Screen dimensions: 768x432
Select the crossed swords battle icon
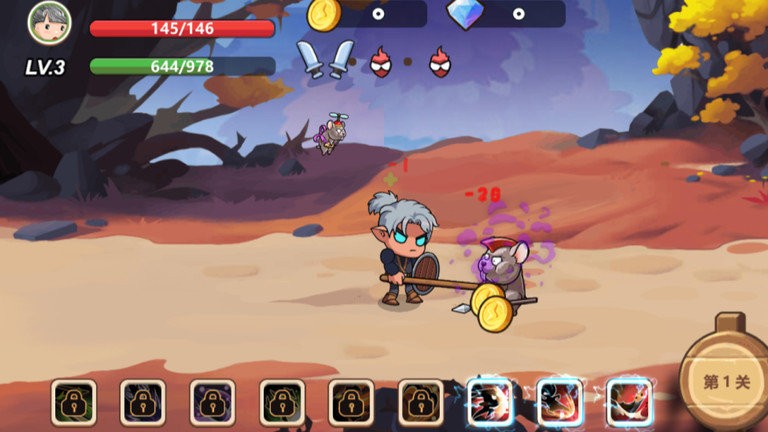coord(326,59)
